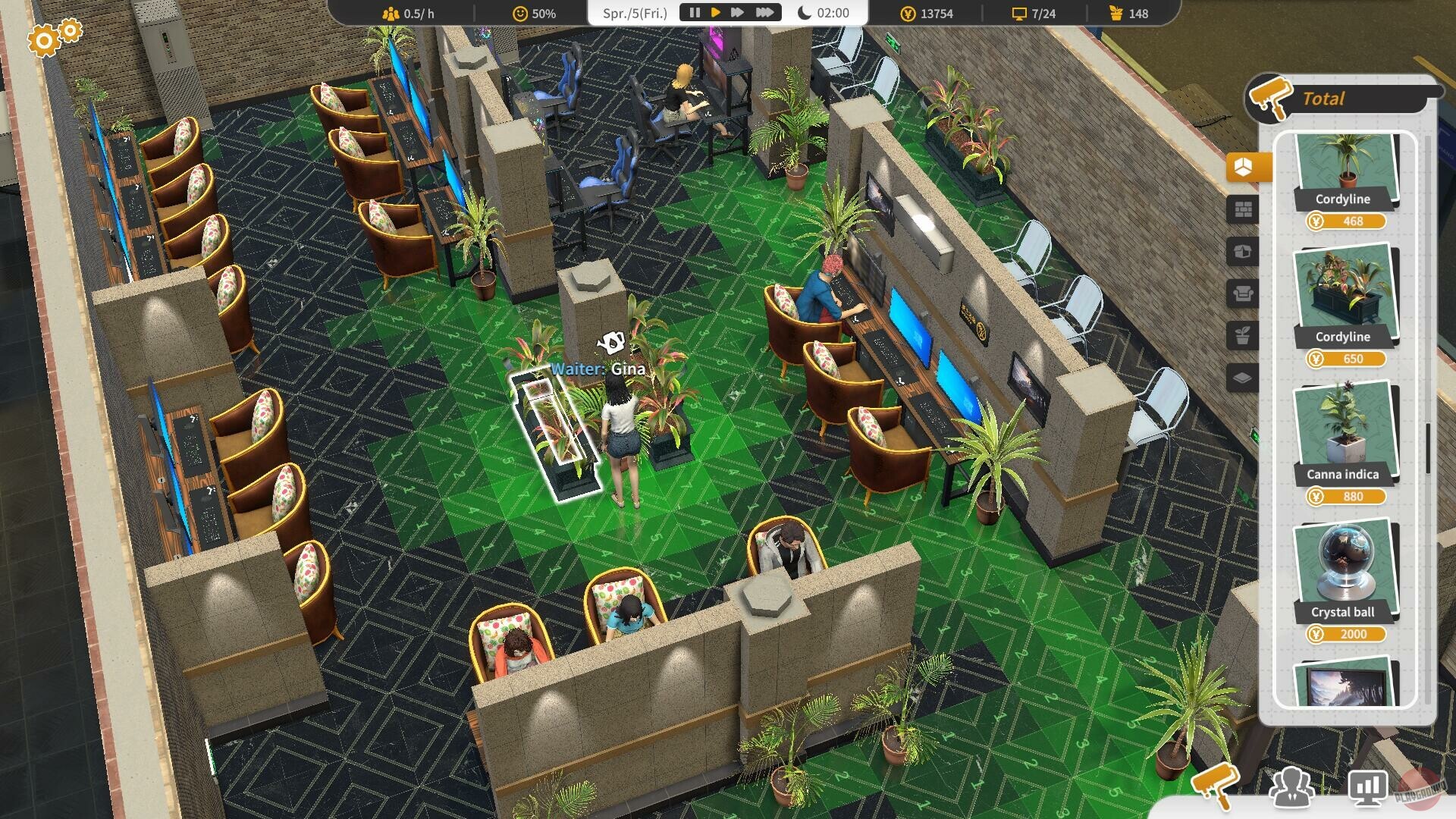Click the money balance showing 13754
This screenshot has width=1456, height=819.
(x=926, y=13)
